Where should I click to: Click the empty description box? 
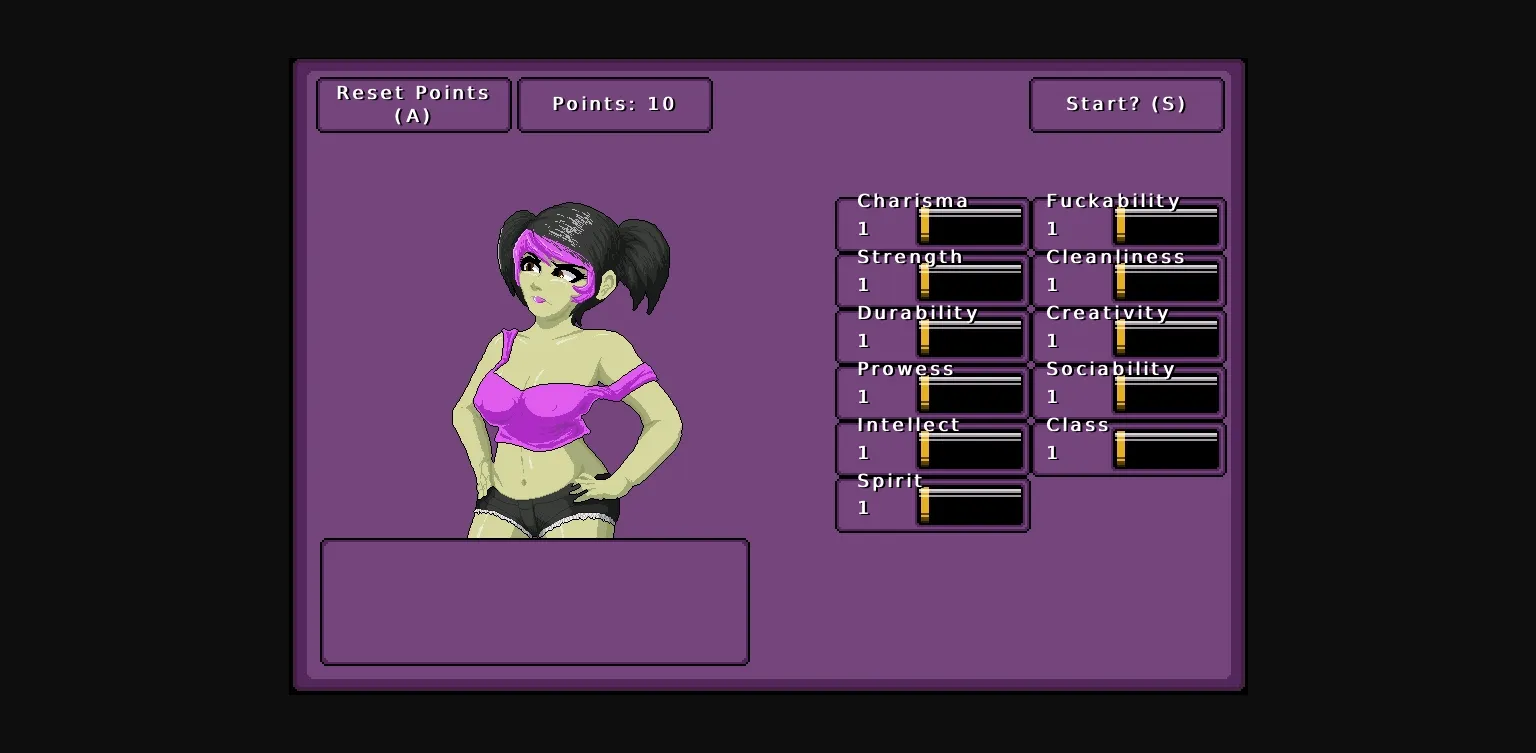click(x=533, y=601)
